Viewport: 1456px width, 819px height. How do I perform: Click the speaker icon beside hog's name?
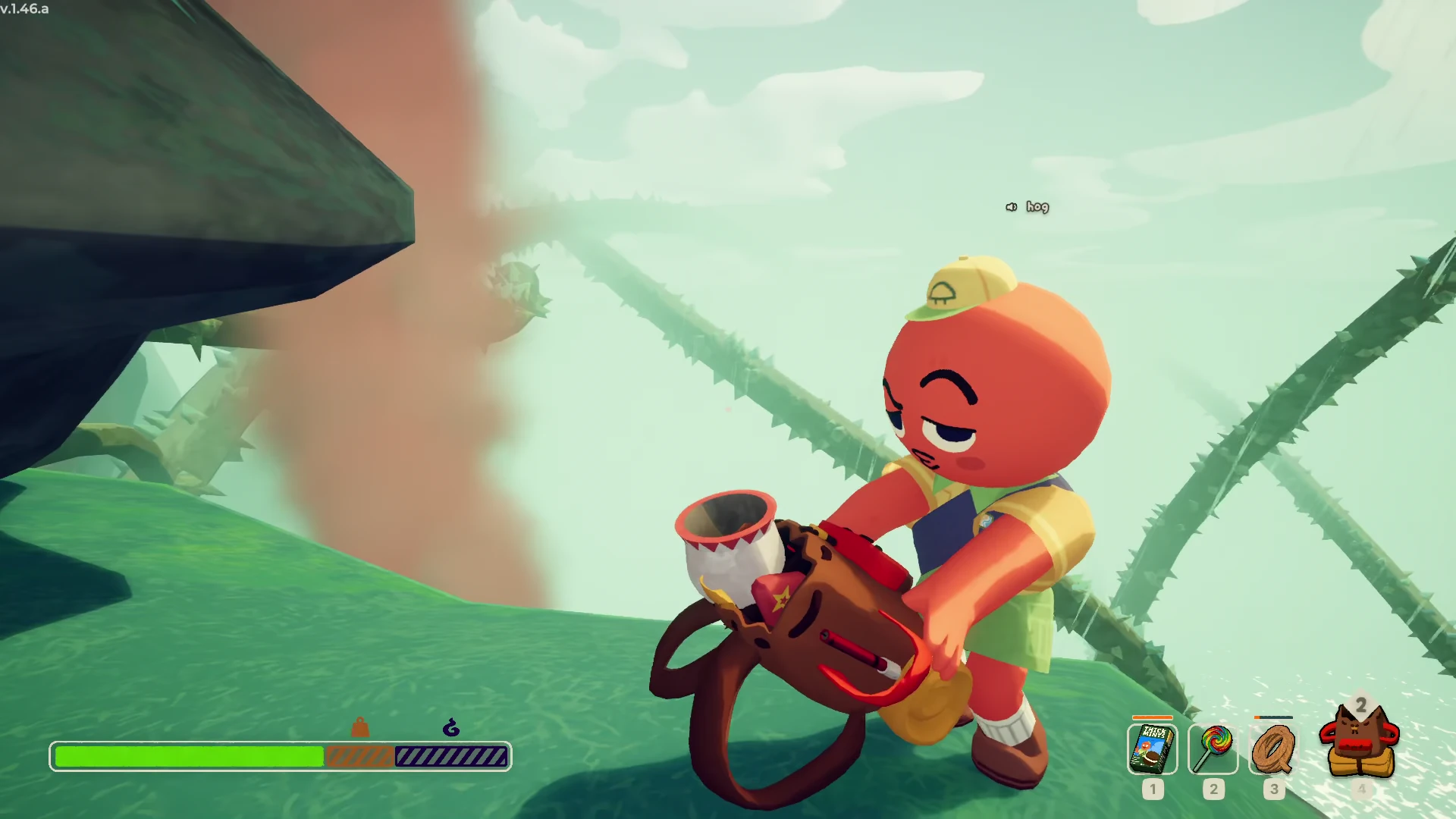click(1011, 207)
